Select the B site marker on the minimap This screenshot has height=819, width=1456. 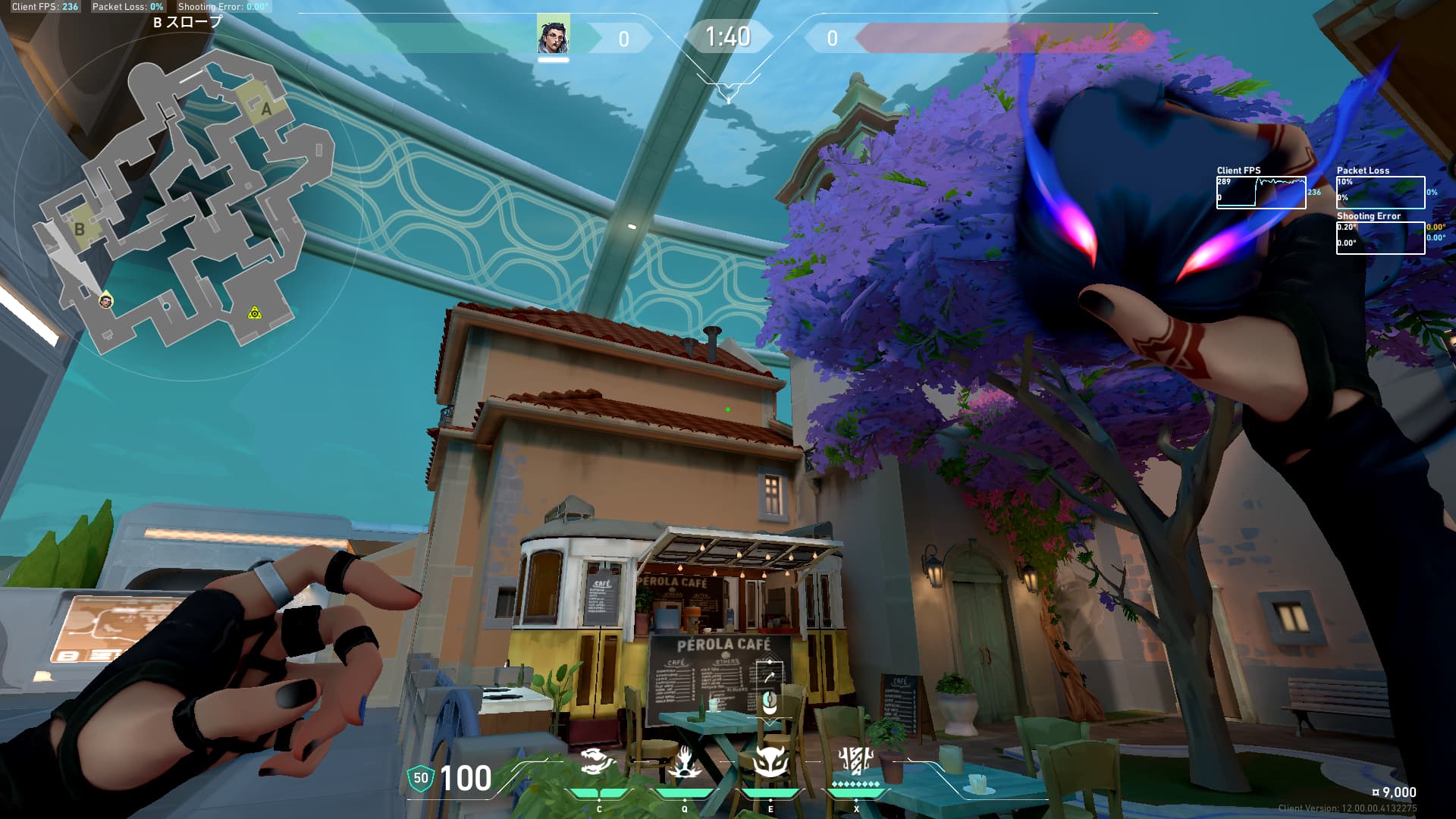[80, 229]
